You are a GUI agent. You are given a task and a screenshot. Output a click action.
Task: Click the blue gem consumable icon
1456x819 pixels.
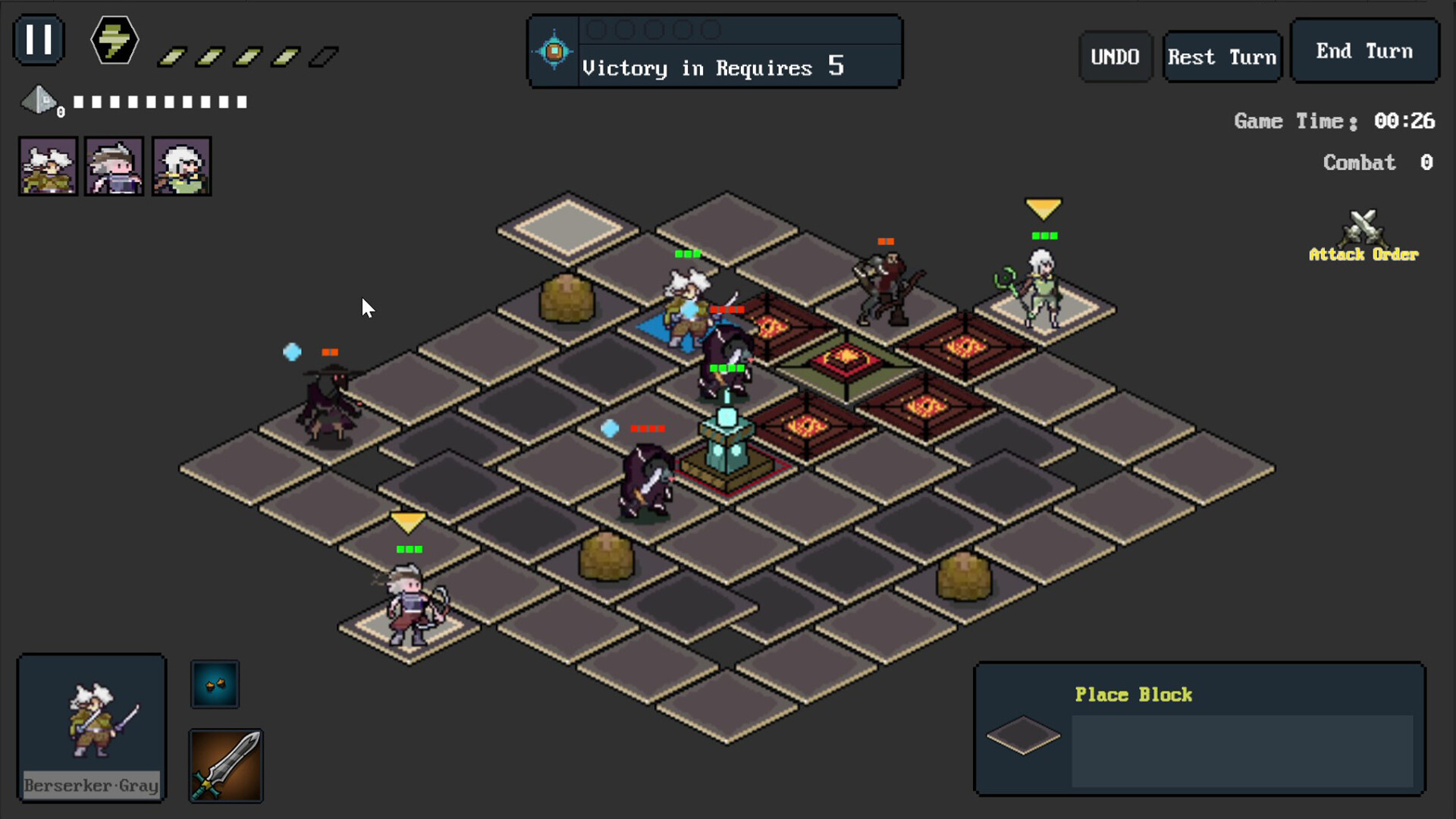[x=215, y=683]
